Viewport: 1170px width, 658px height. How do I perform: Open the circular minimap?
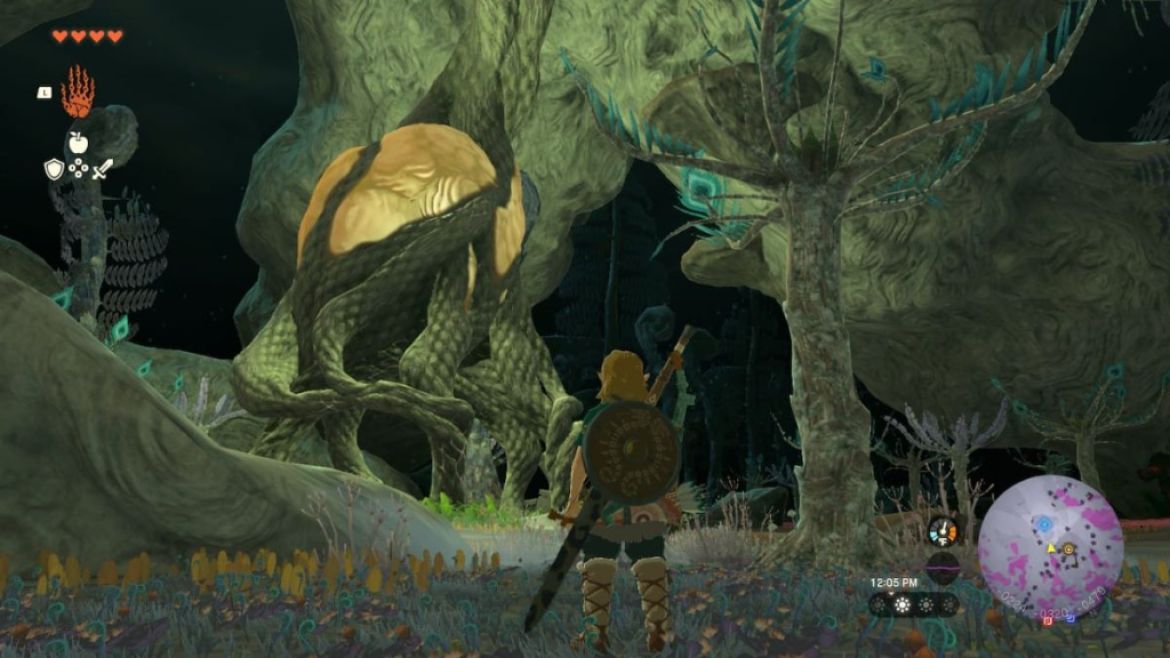1050,547
